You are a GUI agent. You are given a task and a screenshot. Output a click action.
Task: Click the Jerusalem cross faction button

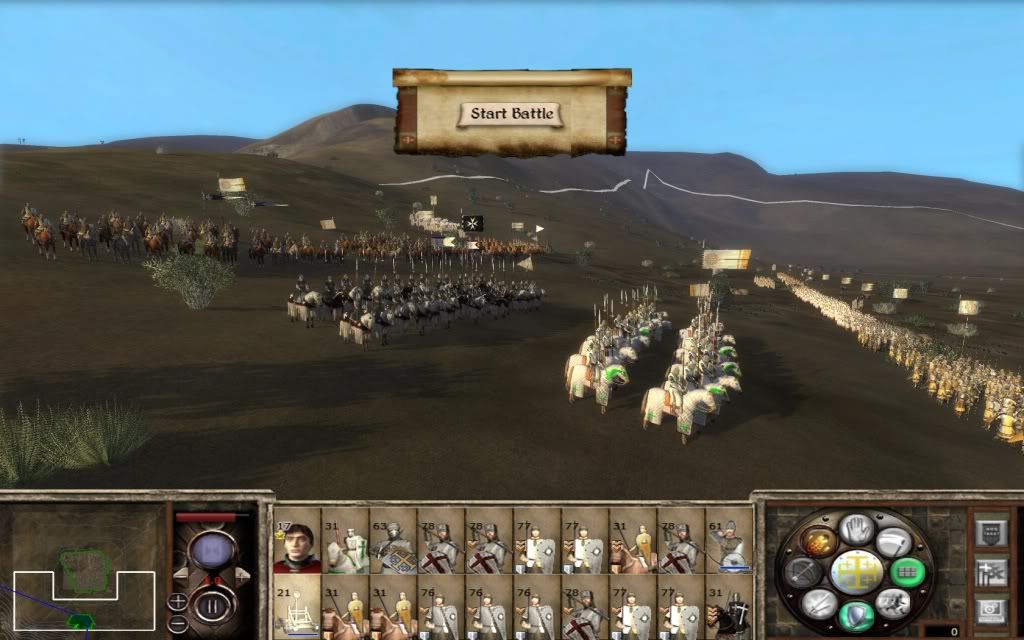coord(856,572)
